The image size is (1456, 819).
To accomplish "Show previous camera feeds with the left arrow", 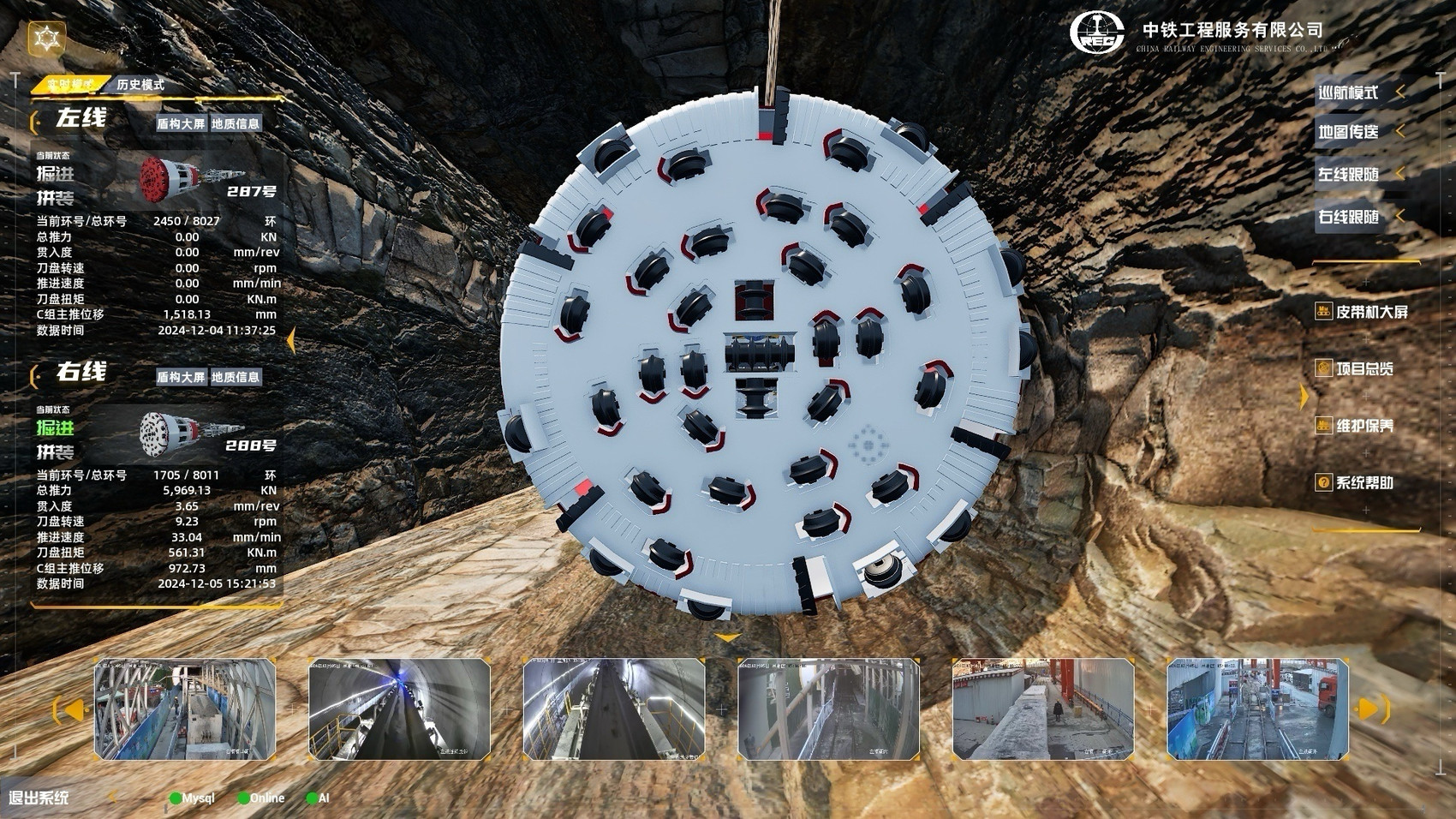I will tap(71, 709).
